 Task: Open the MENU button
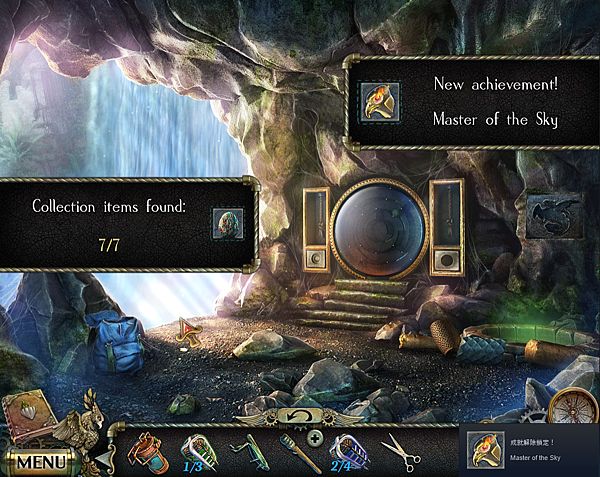(x=41, y=462)
